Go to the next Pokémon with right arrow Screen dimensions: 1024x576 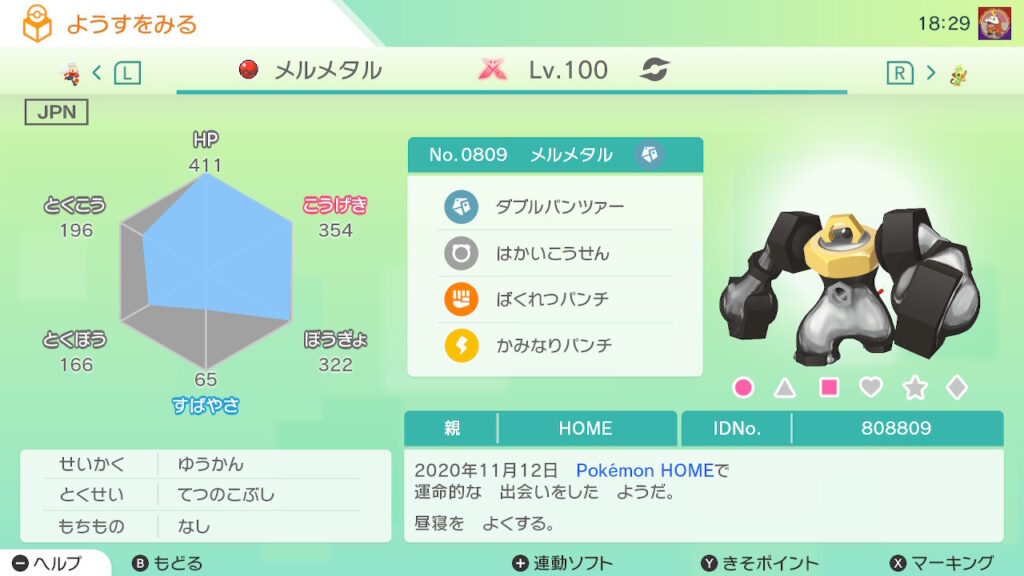tap(930, 72)
